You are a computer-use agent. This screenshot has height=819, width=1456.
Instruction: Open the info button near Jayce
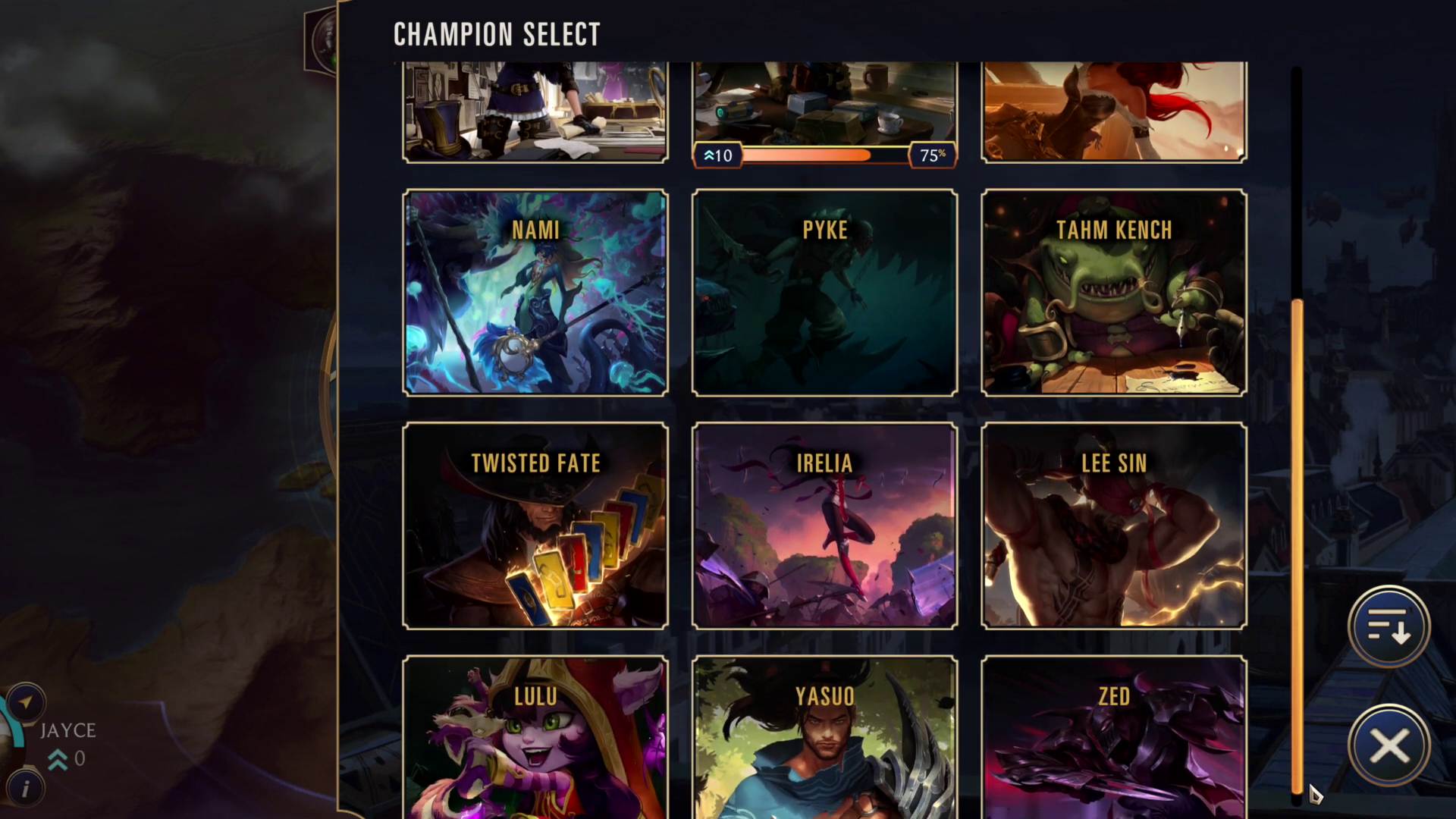click(25, 789)
